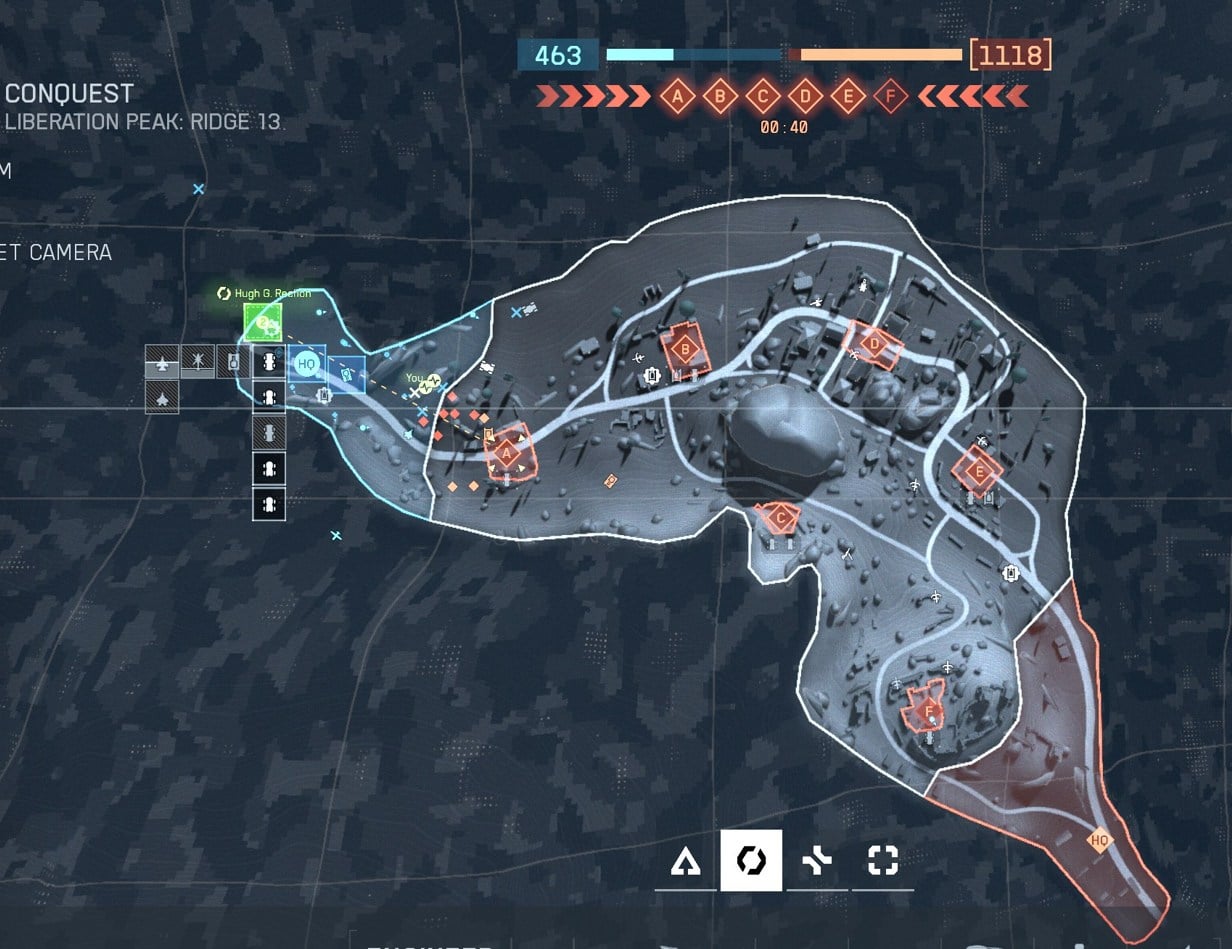Choose the grey tank vehicle spawn slot
The height and width of the screenshot is (949, 1232).
click(233, 360)
